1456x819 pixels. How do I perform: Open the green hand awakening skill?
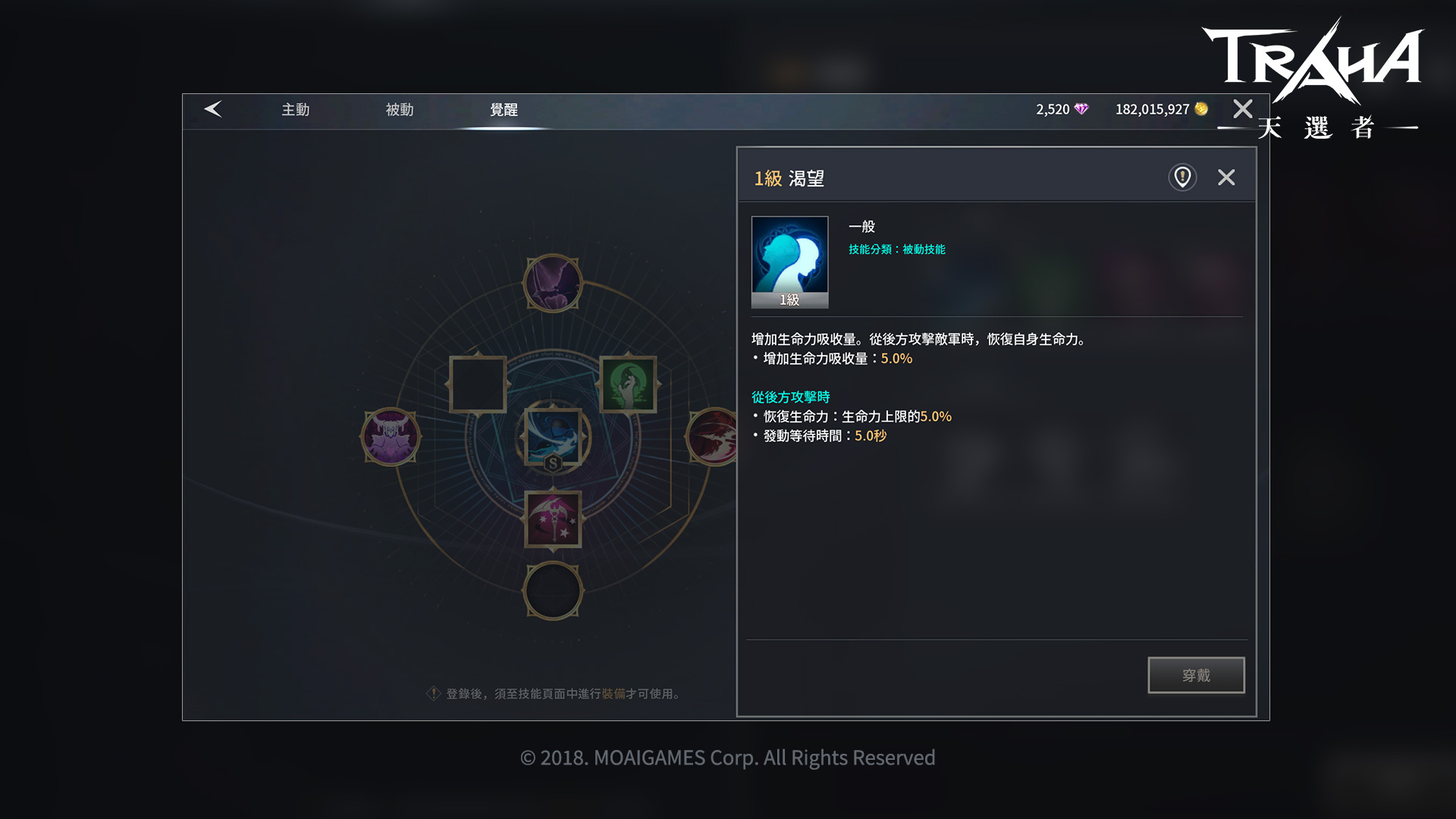click(629, 385)
